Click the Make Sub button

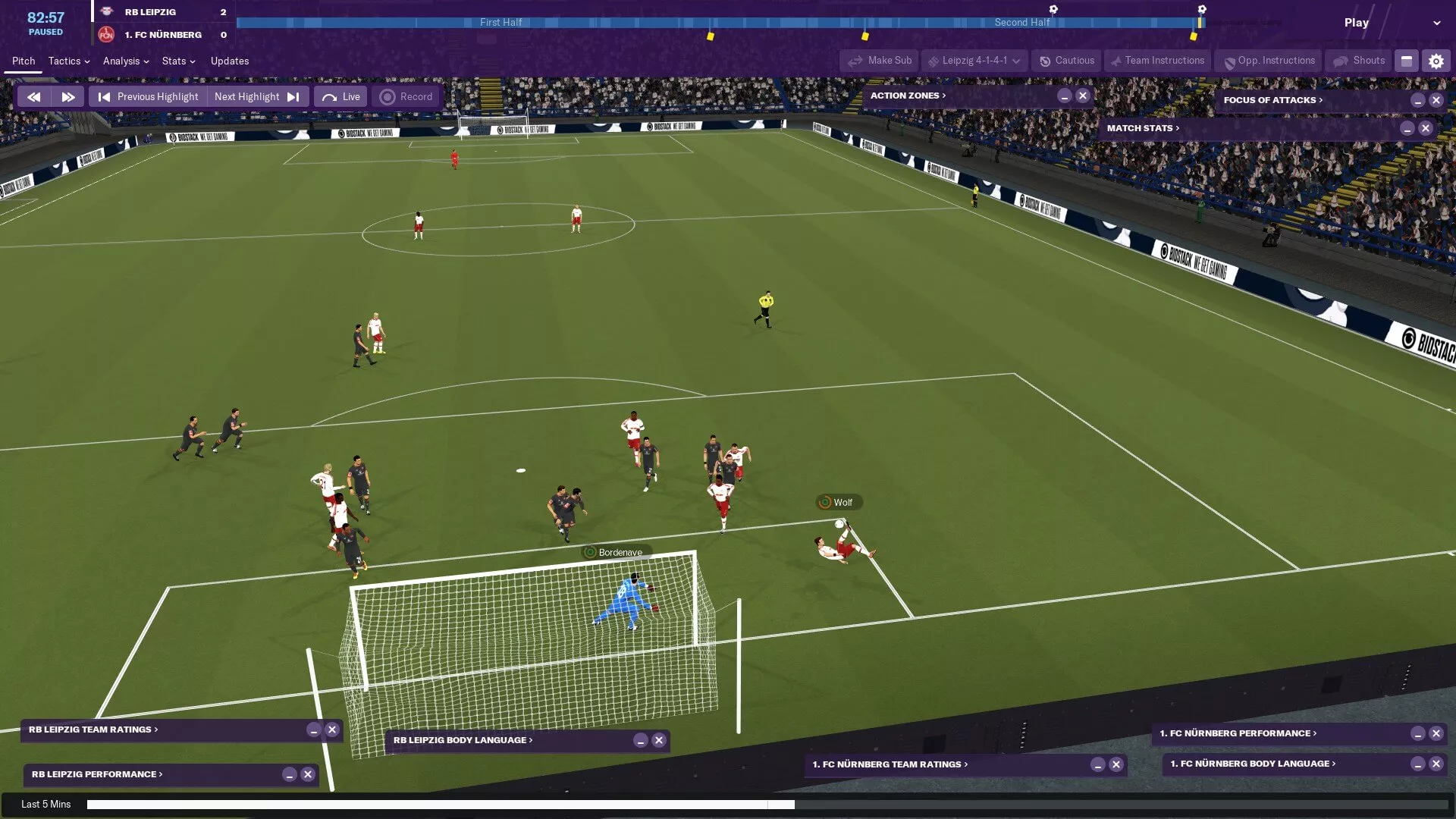[x=880, y=61]
